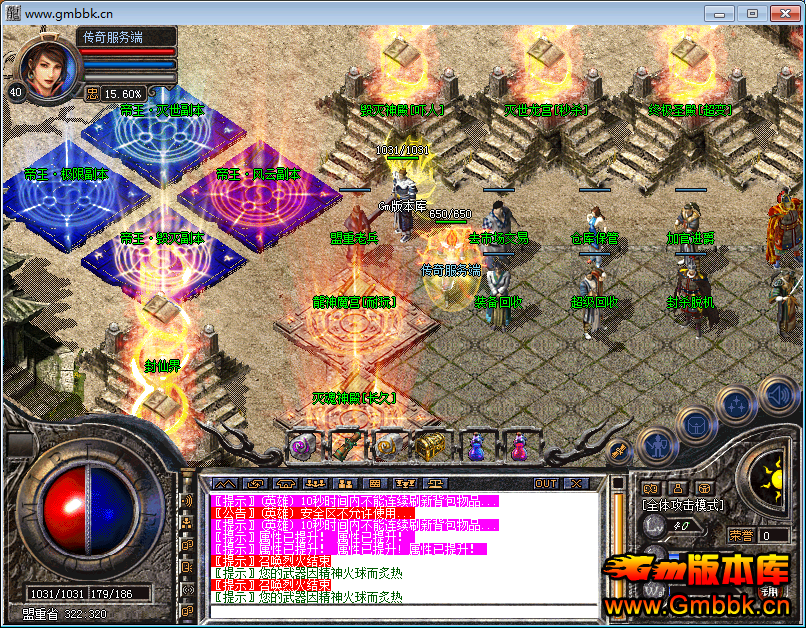Click the OUT button above the chat
Image resolution: width=806 pixels, height=628 pixels.
click(x=546, y=483)
